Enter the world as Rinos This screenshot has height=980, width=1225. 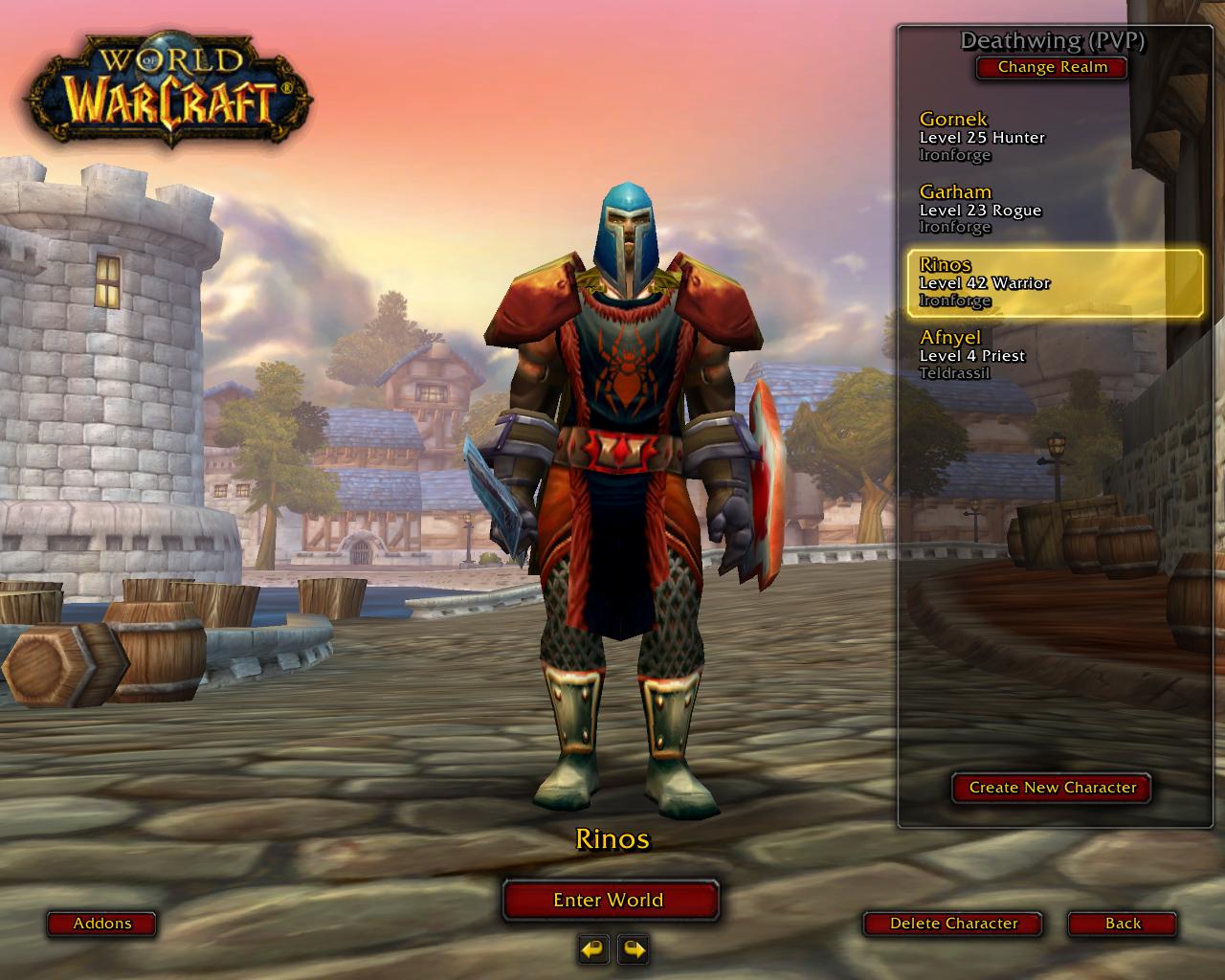pos(610,900)
